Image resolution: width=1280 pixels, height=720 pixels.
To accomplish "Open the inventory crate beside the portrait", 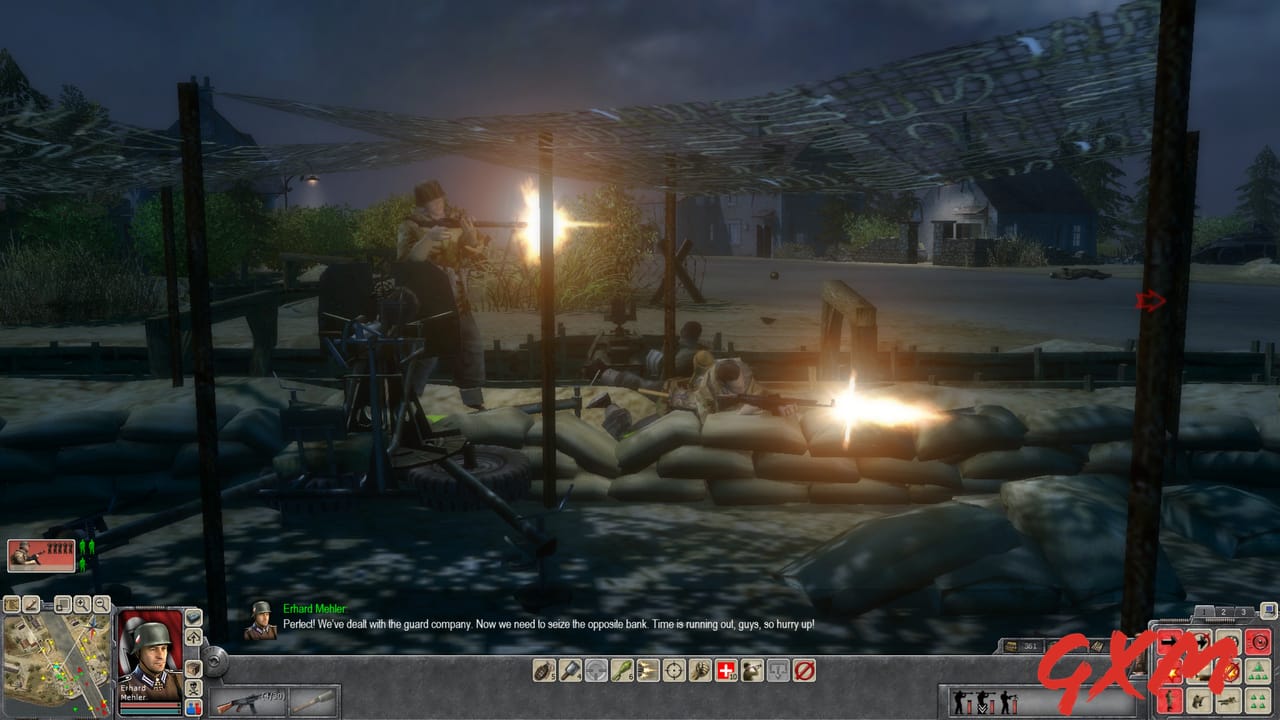I will [193, 669].
